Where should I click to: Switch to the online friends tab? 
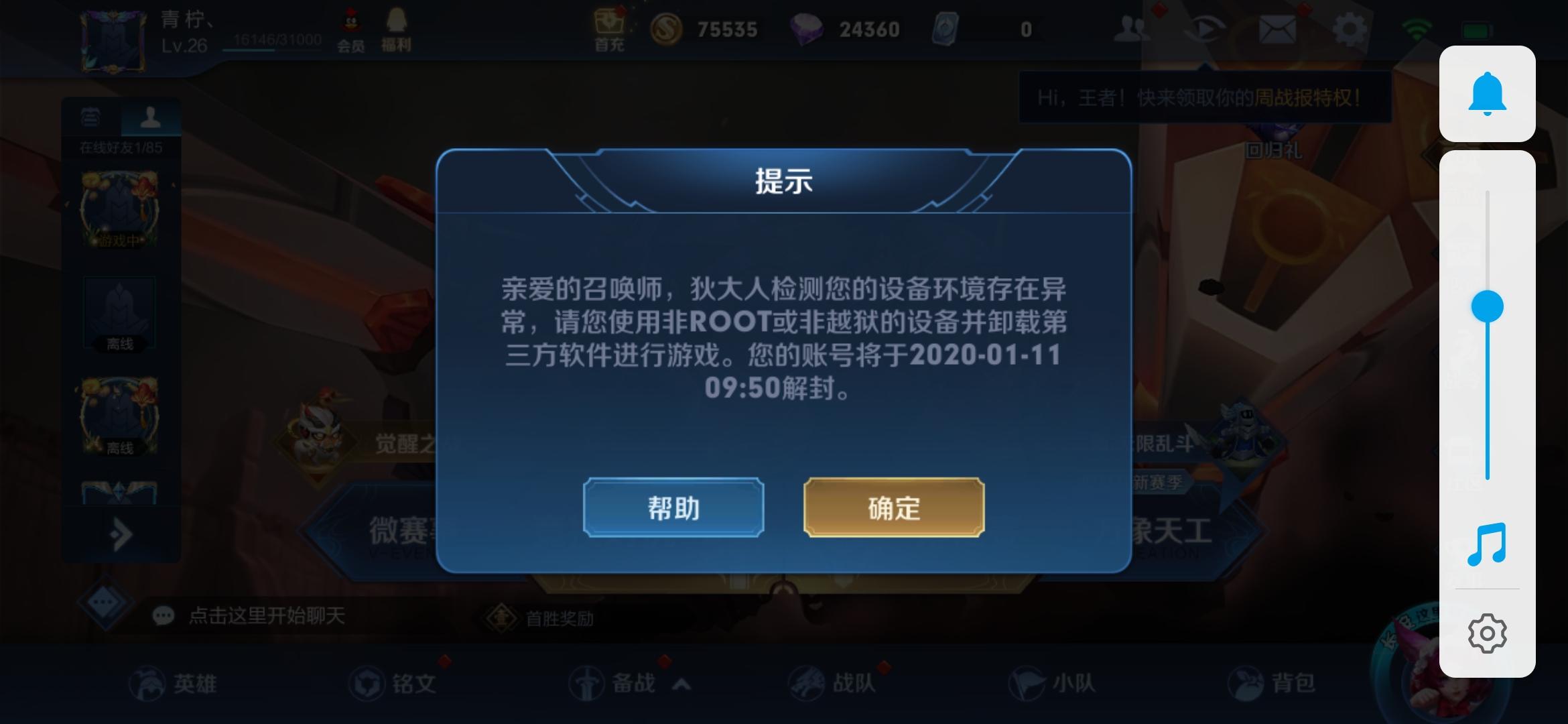pos(151,118)
